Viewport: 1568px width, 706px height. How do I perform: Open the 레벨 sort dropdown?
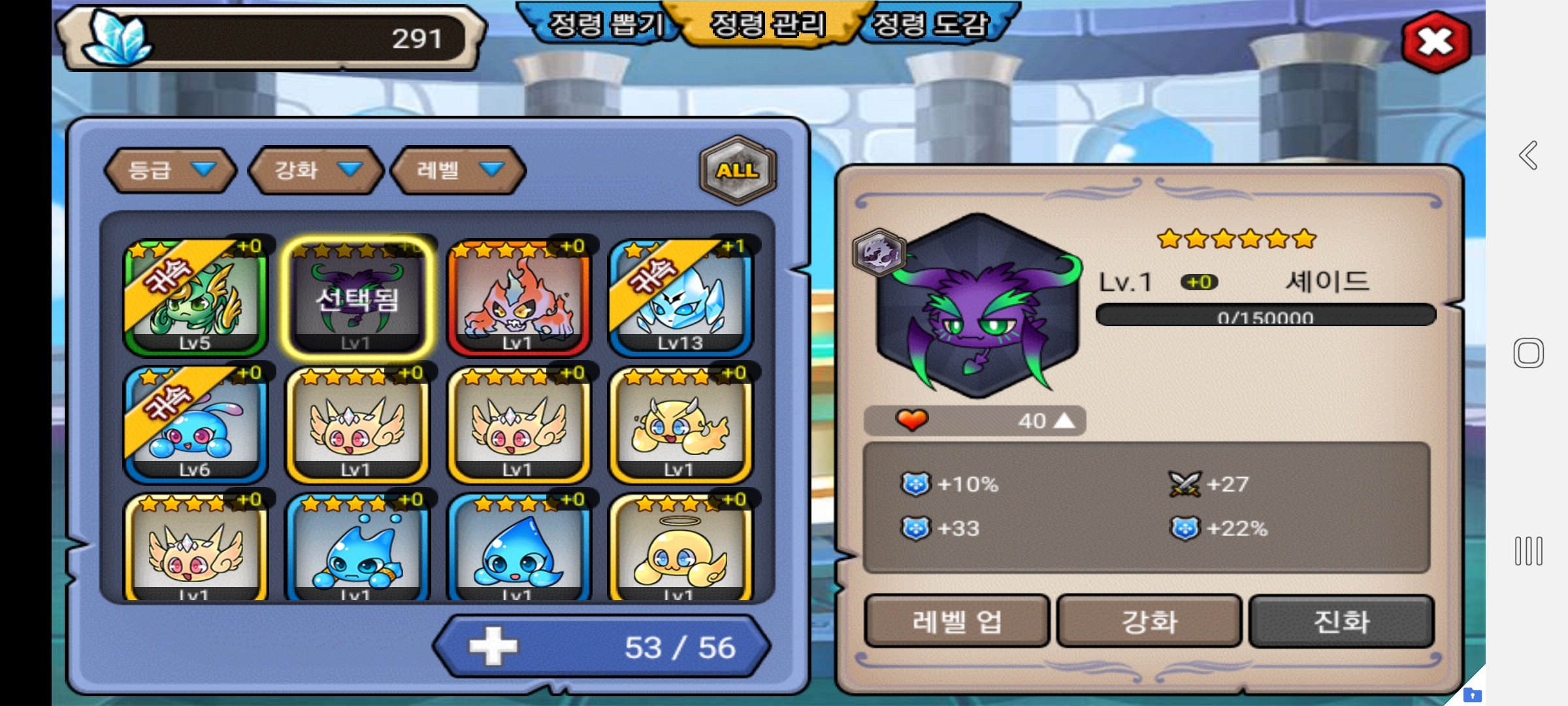click(458, 170)
